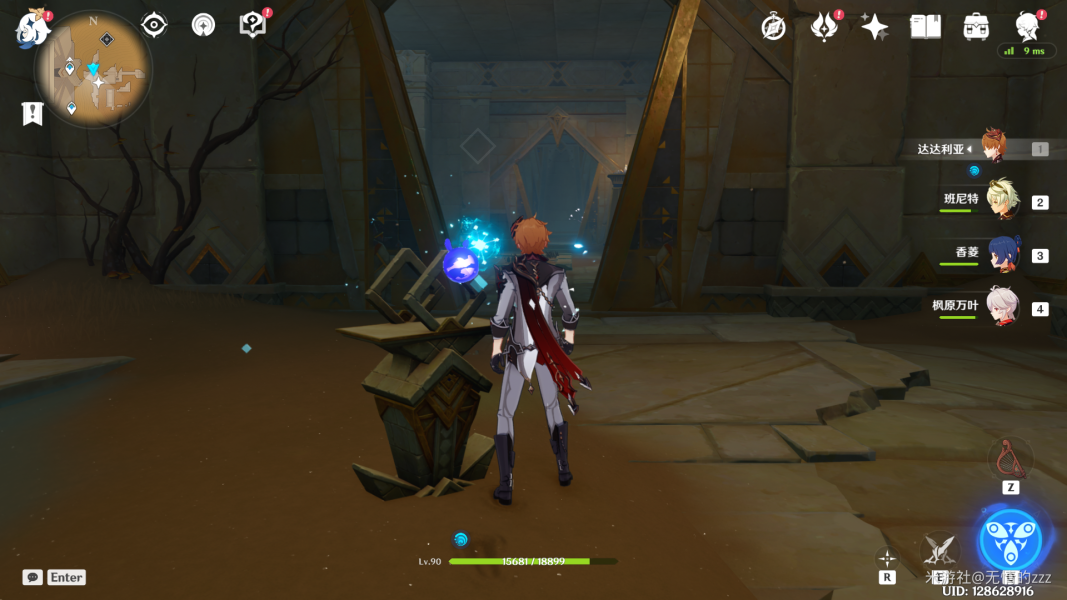Open the quest log banner icon

(32, 114)
